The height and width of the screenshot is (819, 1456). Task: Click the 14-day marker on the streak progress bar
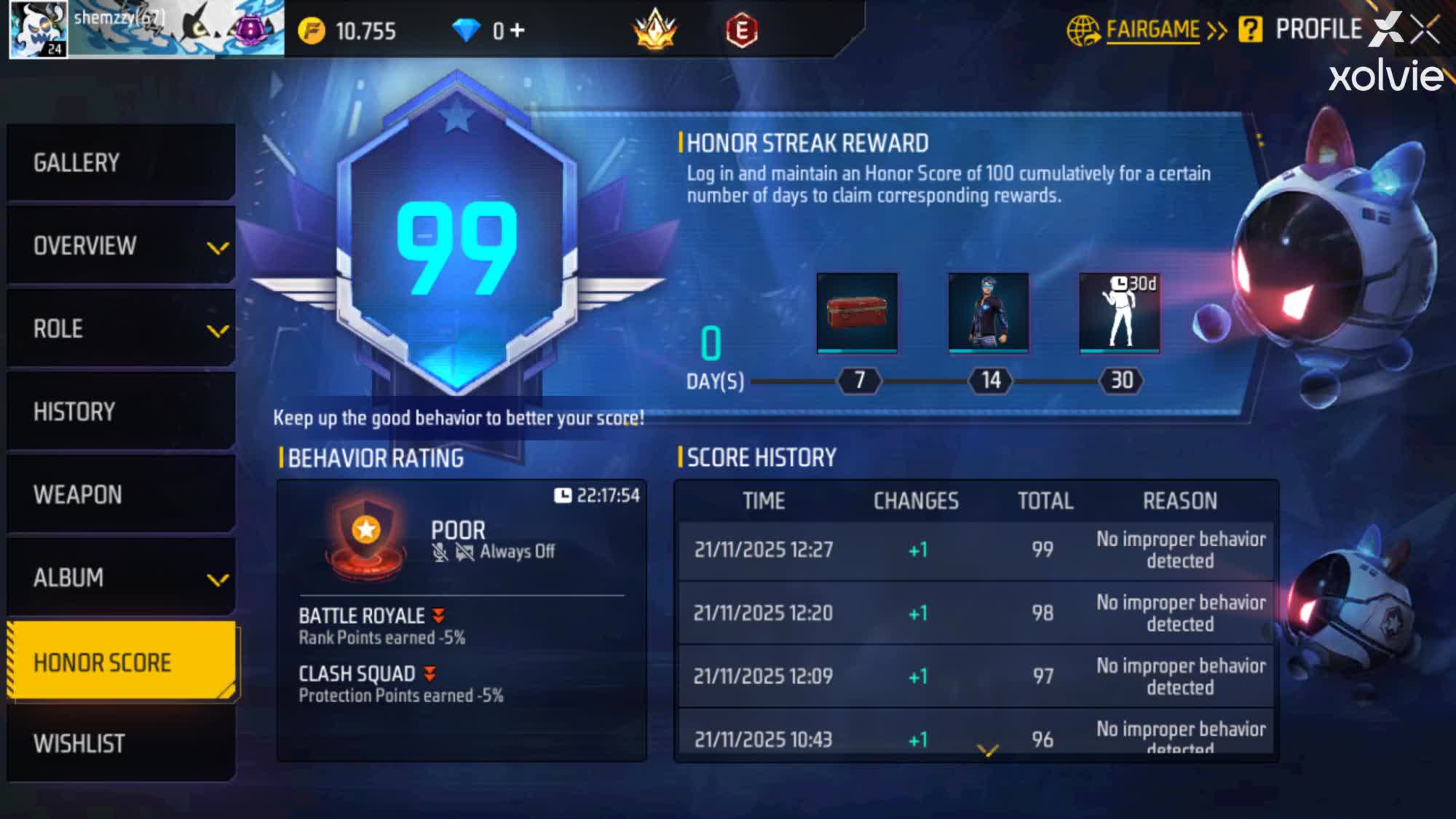pyautogui.click(x=990, y=381)
